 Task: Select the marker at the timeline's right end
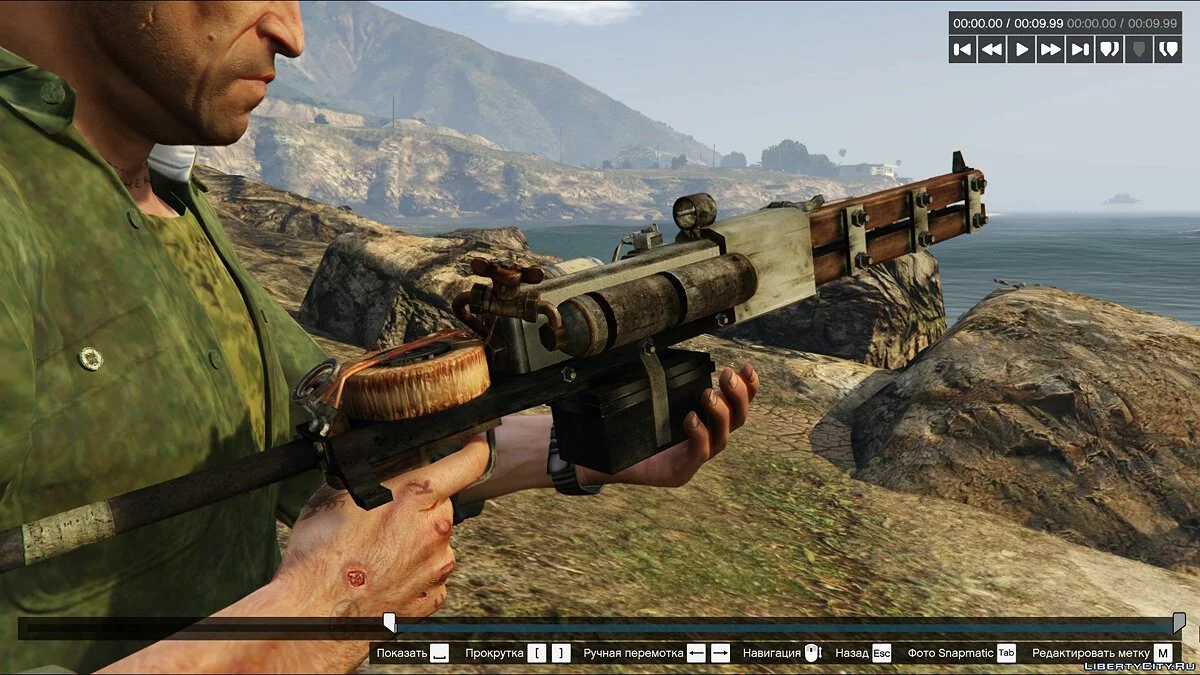1179,622
